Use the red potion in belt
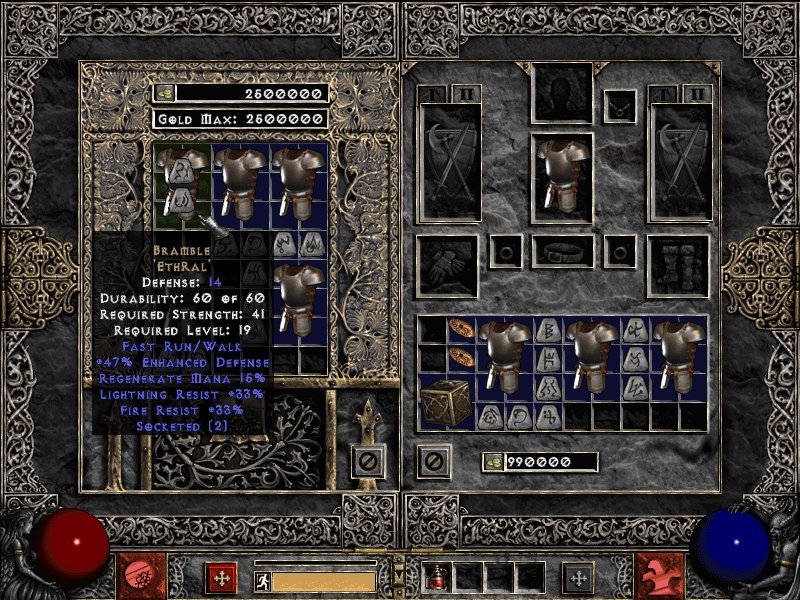The width and height of the screenshot is (800, 600). (440, 577)
